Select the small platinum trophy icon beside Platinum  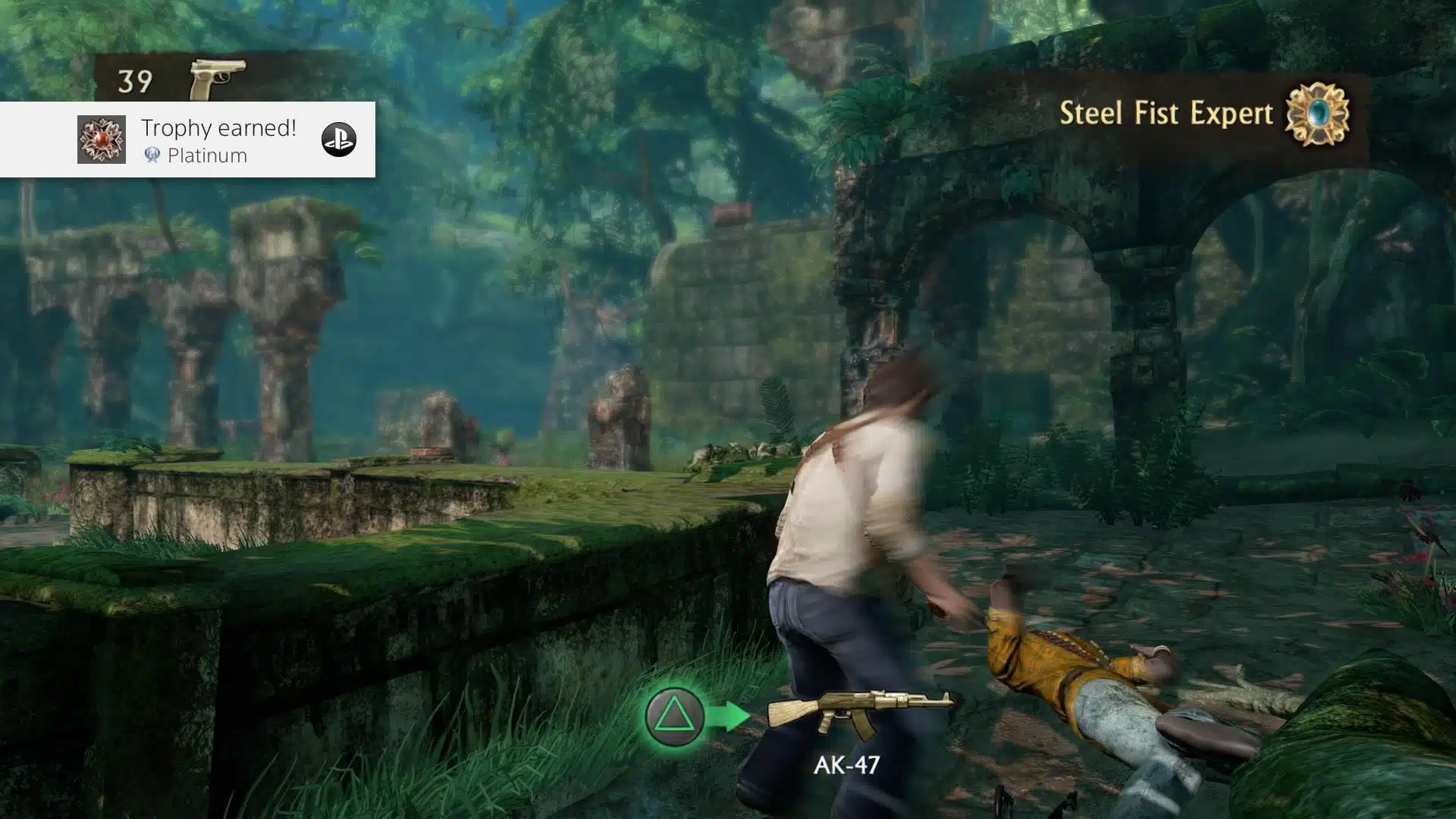pyautogui.click(x=151, y=155)
